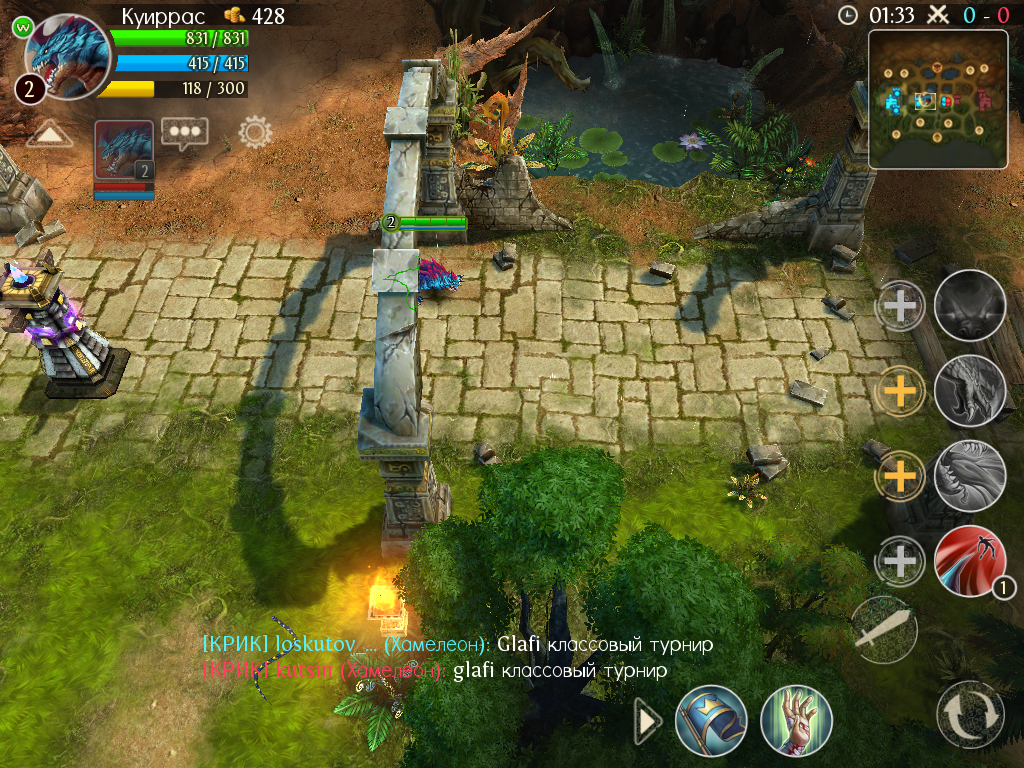
Task: Activate the dragon jaws ability
Action: 969,476
